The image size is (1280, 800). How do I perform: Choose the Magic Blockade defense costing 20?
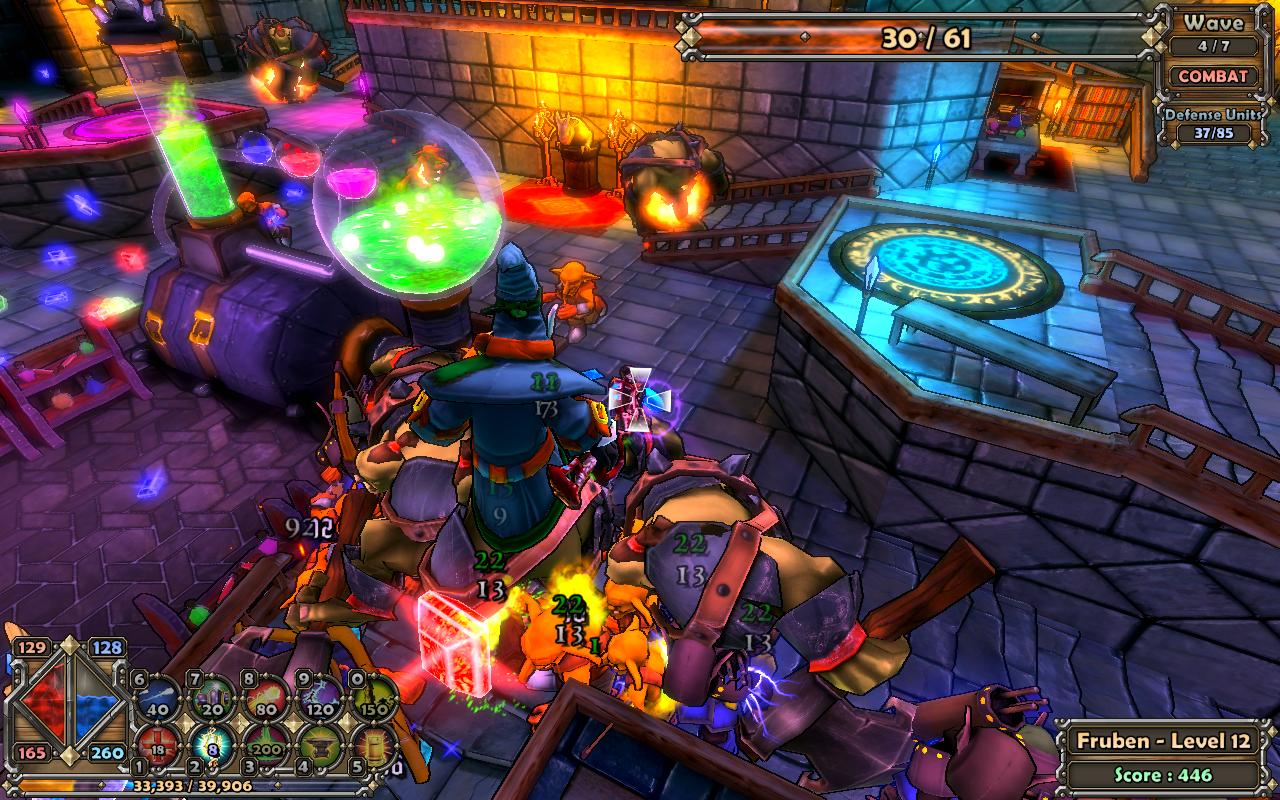213,699
